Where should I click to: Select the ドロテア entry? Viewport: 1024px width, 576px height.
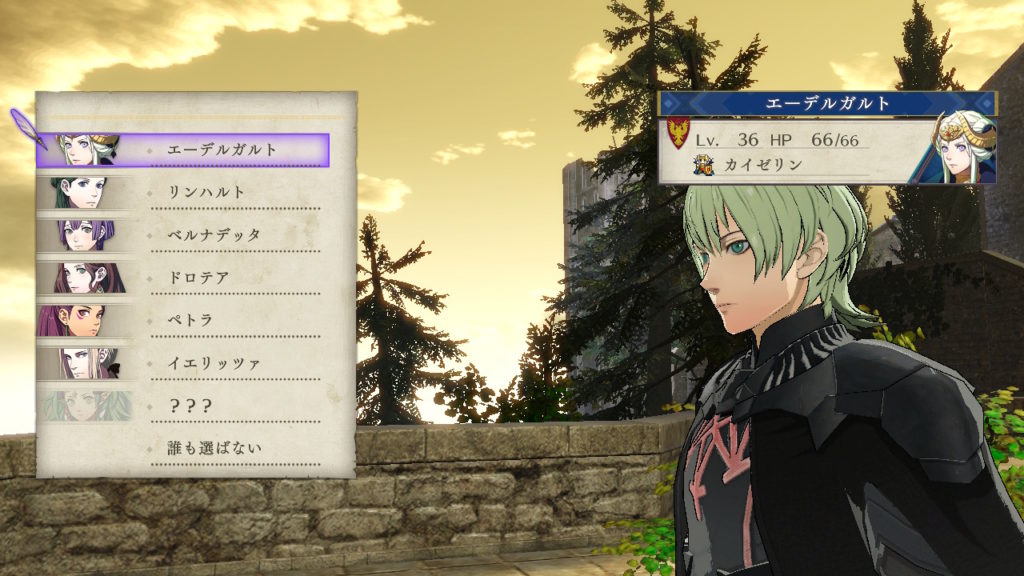pos(199,278)
